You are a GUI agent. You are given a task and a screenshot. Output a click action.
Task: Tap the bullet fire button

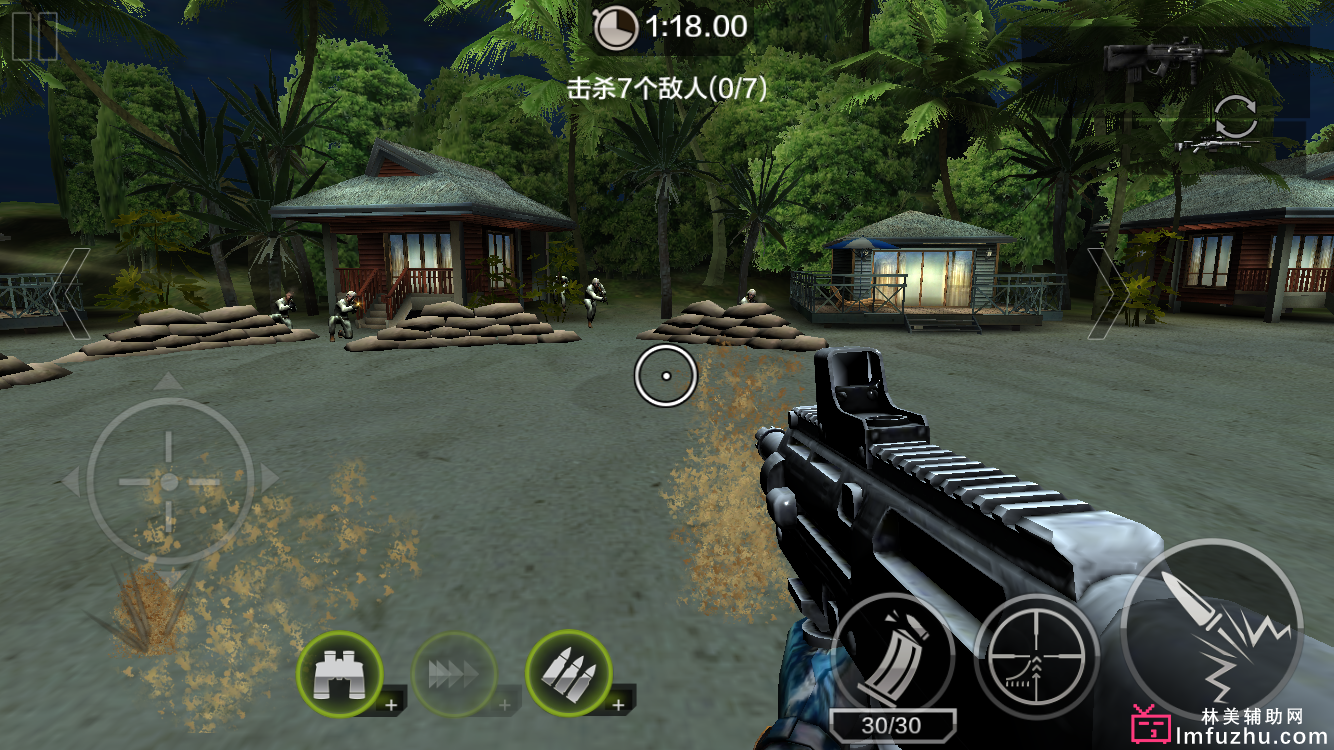click(1211, 629)
